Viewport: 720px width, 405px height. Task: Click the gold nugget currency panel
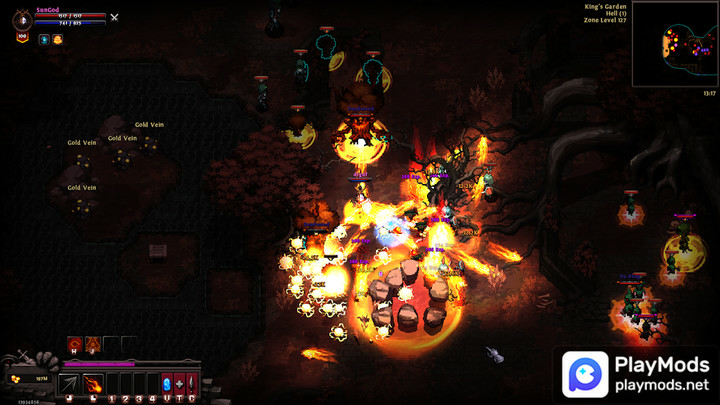pos(28,379)
